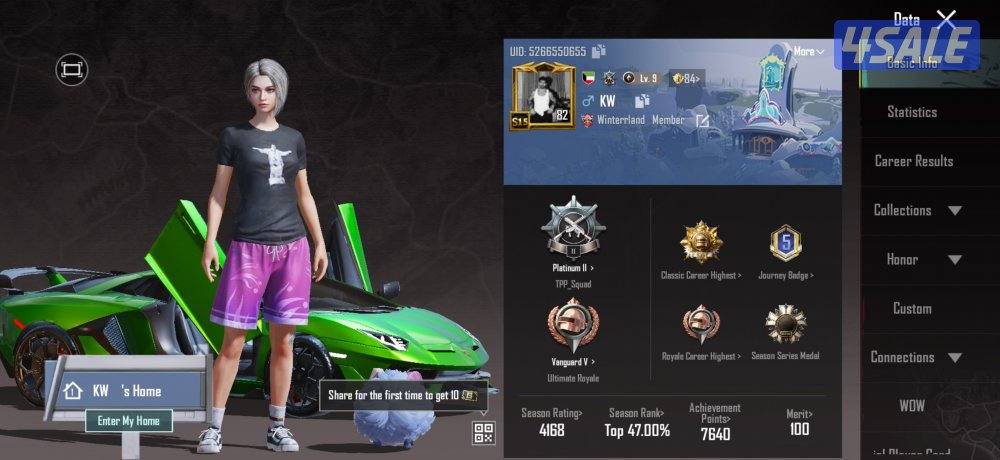Image resolution: width=1000 pixels, height=460 pixels.
Task: Expand the Collections section
Action: [x=917, y=210]
